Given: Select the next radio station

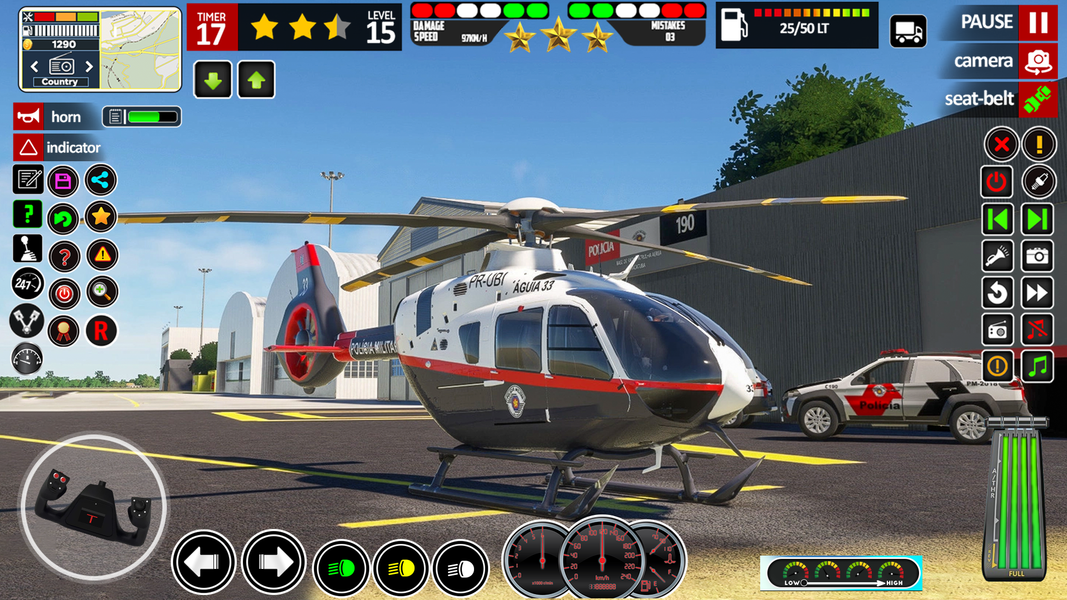Looking at the screenshot, I should tap(87, 66).
